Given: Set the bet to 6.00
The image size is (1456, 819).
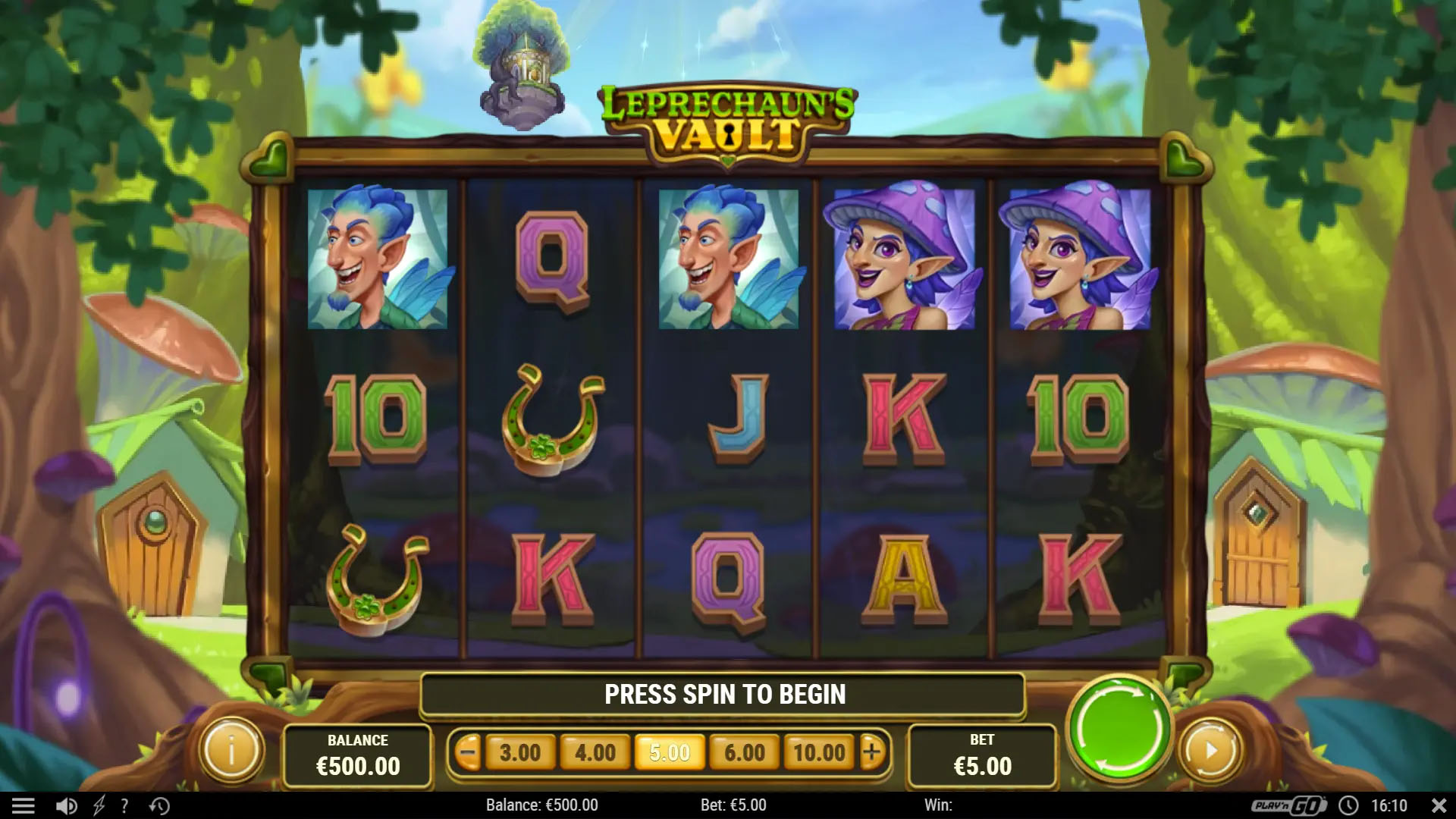Looking at the screenshot, I should tap(745, 753).
